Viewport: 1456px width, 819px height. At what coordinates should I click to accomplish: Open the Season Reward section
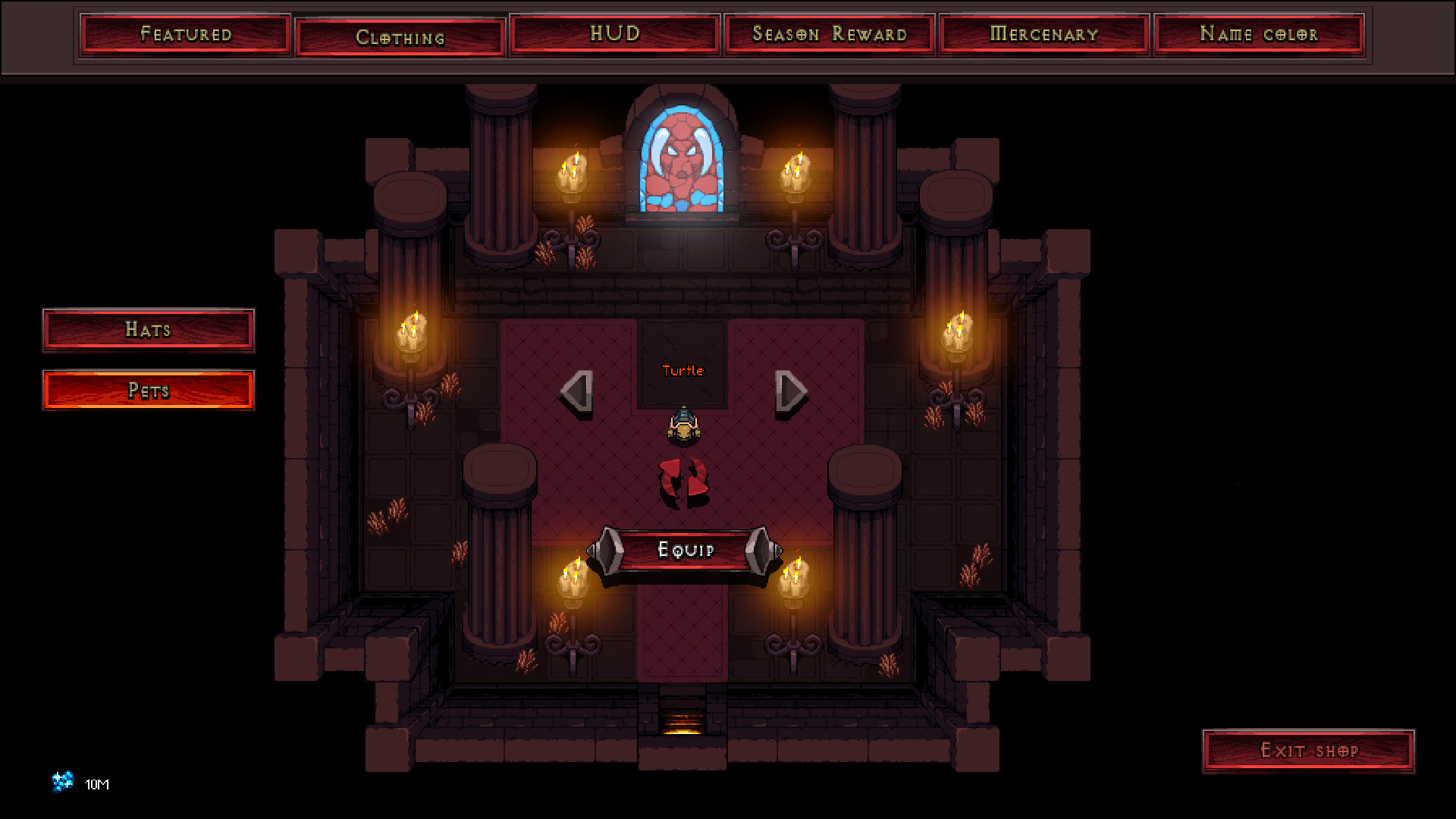pos(829,34)
